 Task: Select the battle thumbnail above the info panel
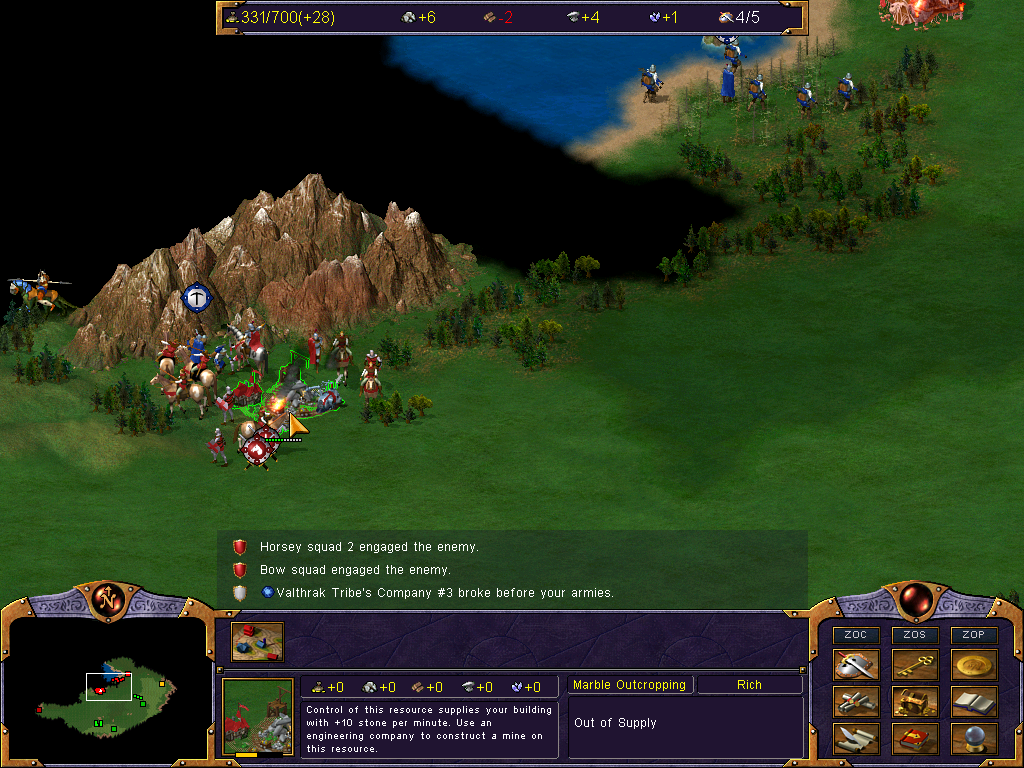257,642
